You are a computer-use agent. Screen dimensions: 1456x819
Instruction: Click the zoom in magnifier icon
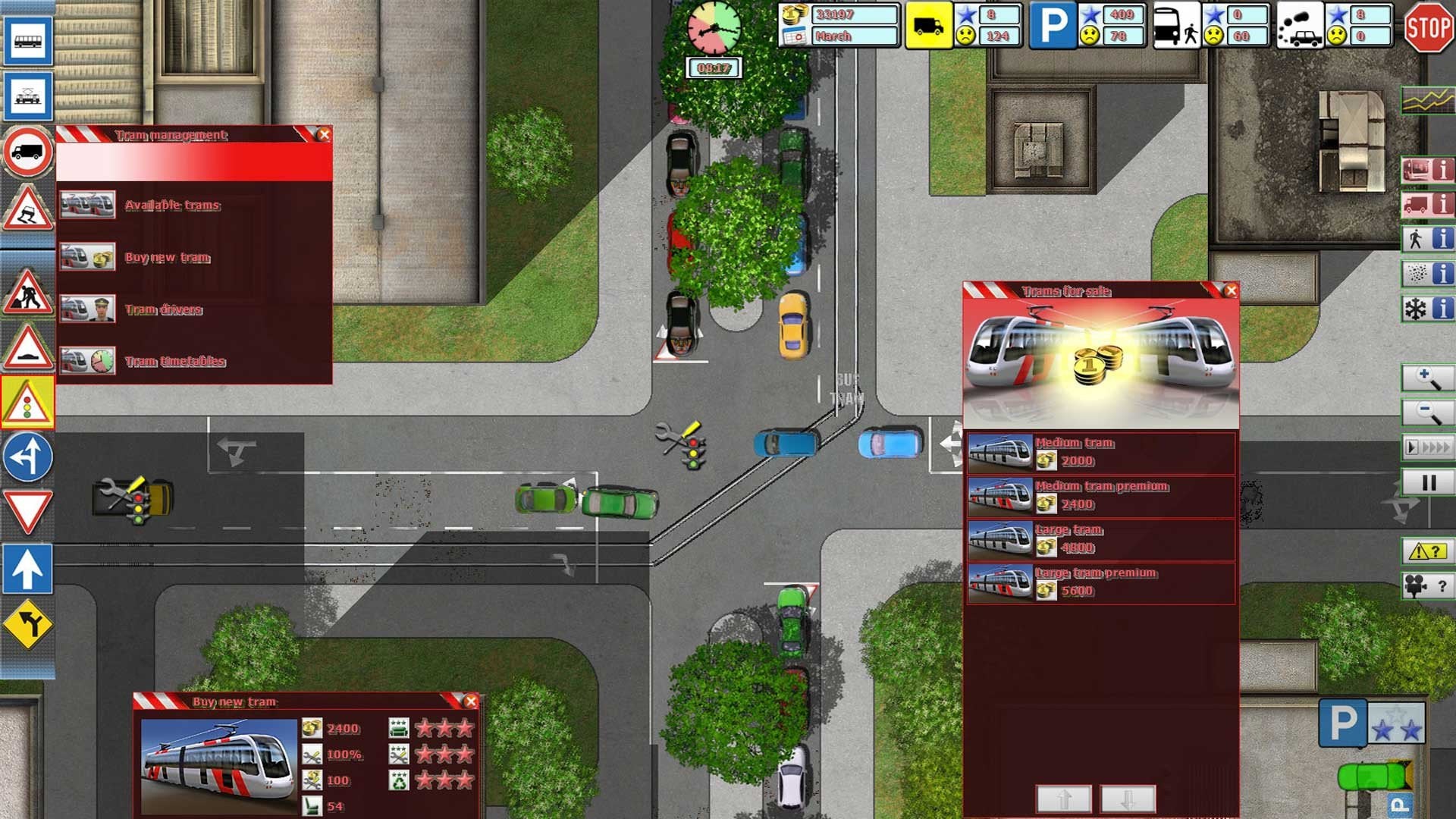point(1426,378)
